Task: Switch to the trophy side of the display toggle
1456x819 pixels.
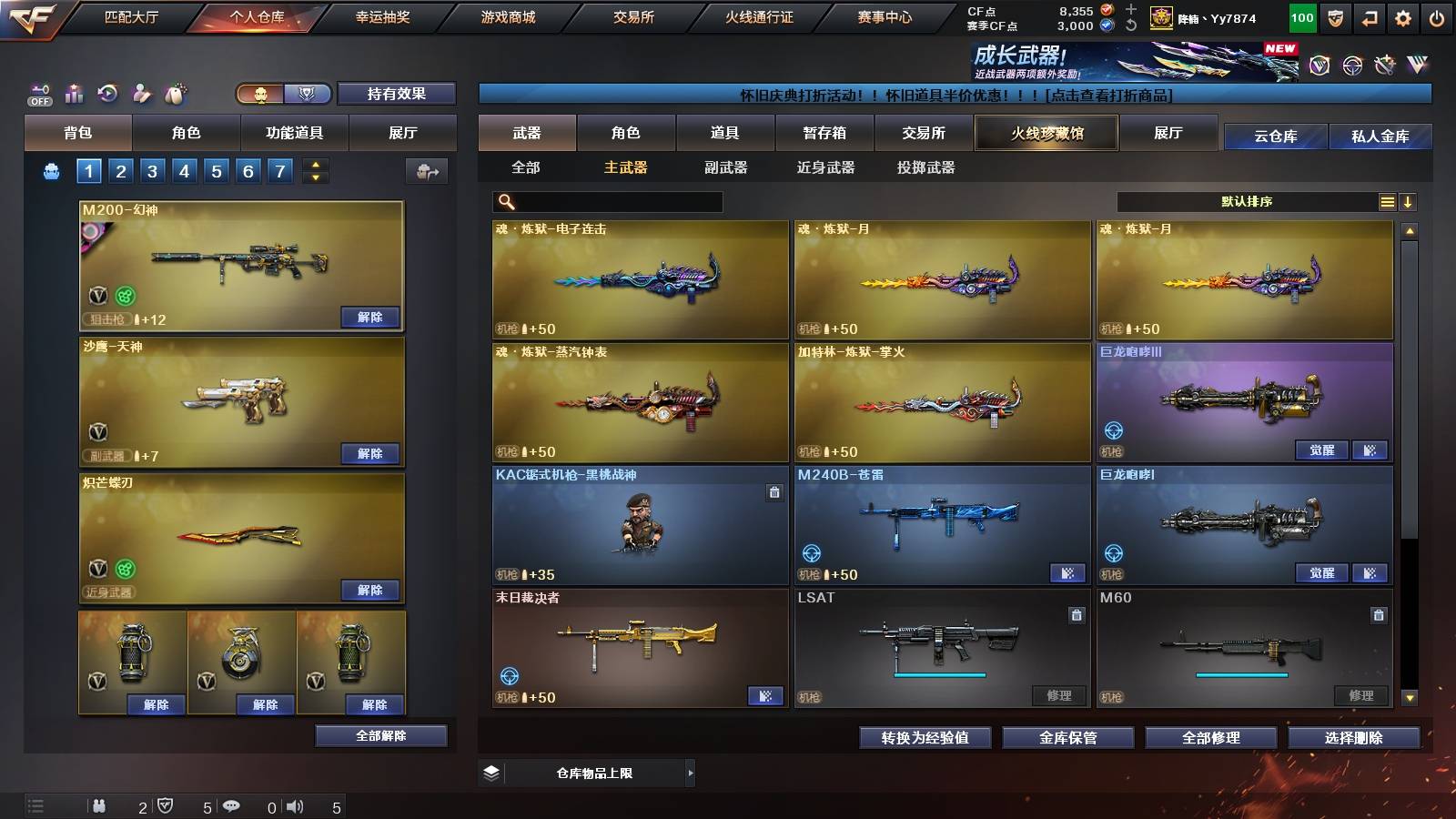Action: pos(308,94)
